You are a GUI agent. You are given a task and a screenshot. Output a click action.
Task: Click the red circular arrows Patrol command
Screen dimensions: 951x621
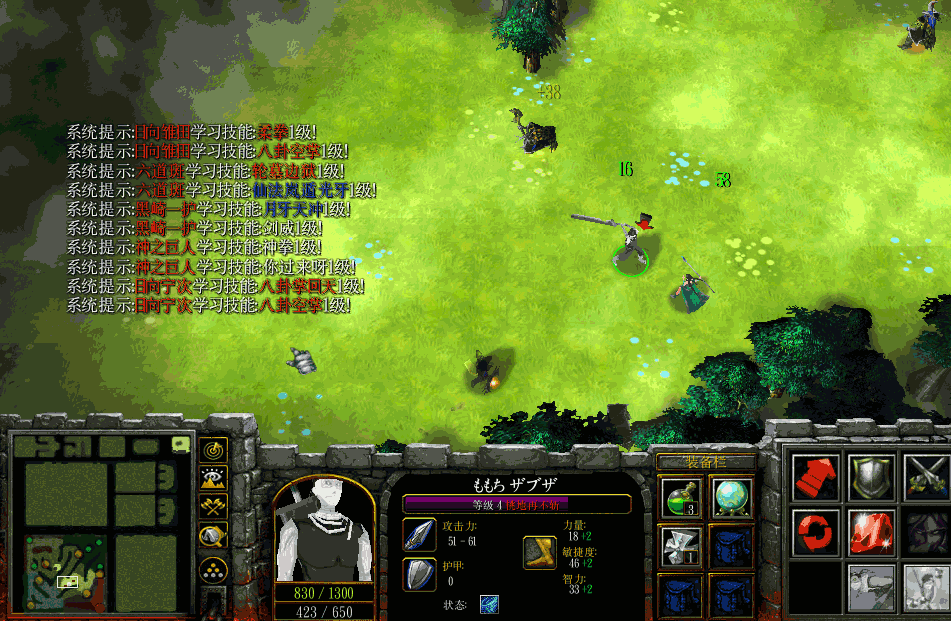point(816,531)
